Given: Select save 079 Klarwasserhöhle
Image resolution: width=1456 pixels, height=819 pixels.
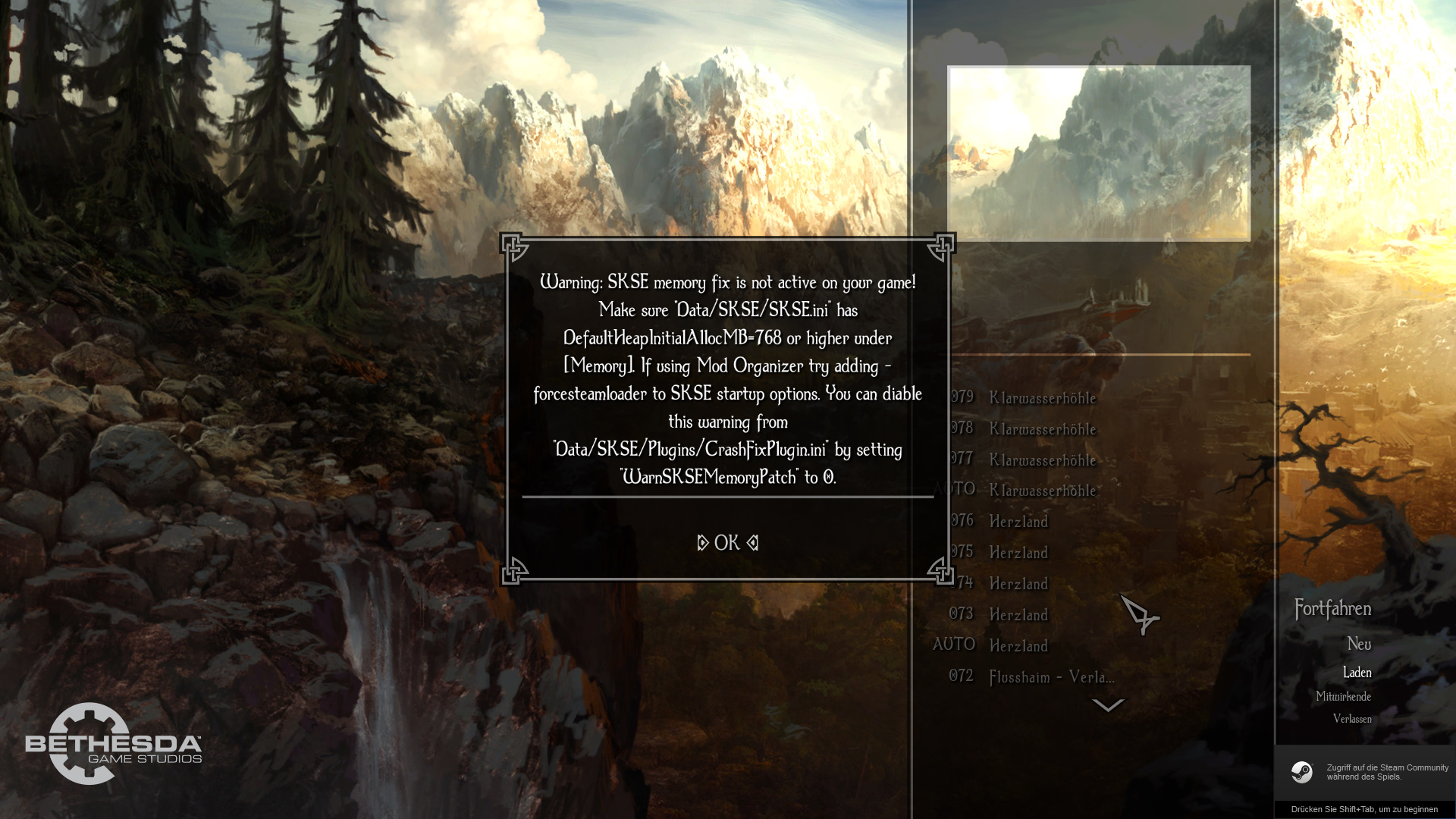Looking at the screenshot, I should [1042, 398].
